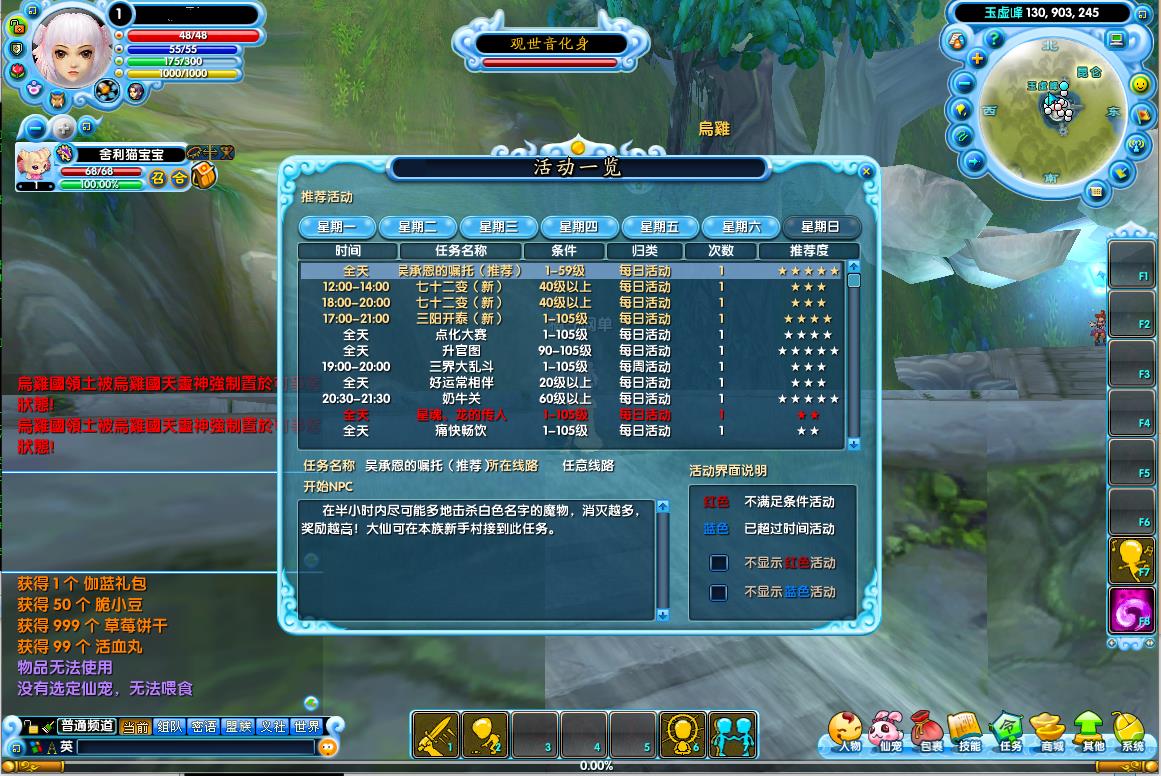Open the 系统 system menu
The width and height of the screenshot is (1161, 776).
[1131, 731]
